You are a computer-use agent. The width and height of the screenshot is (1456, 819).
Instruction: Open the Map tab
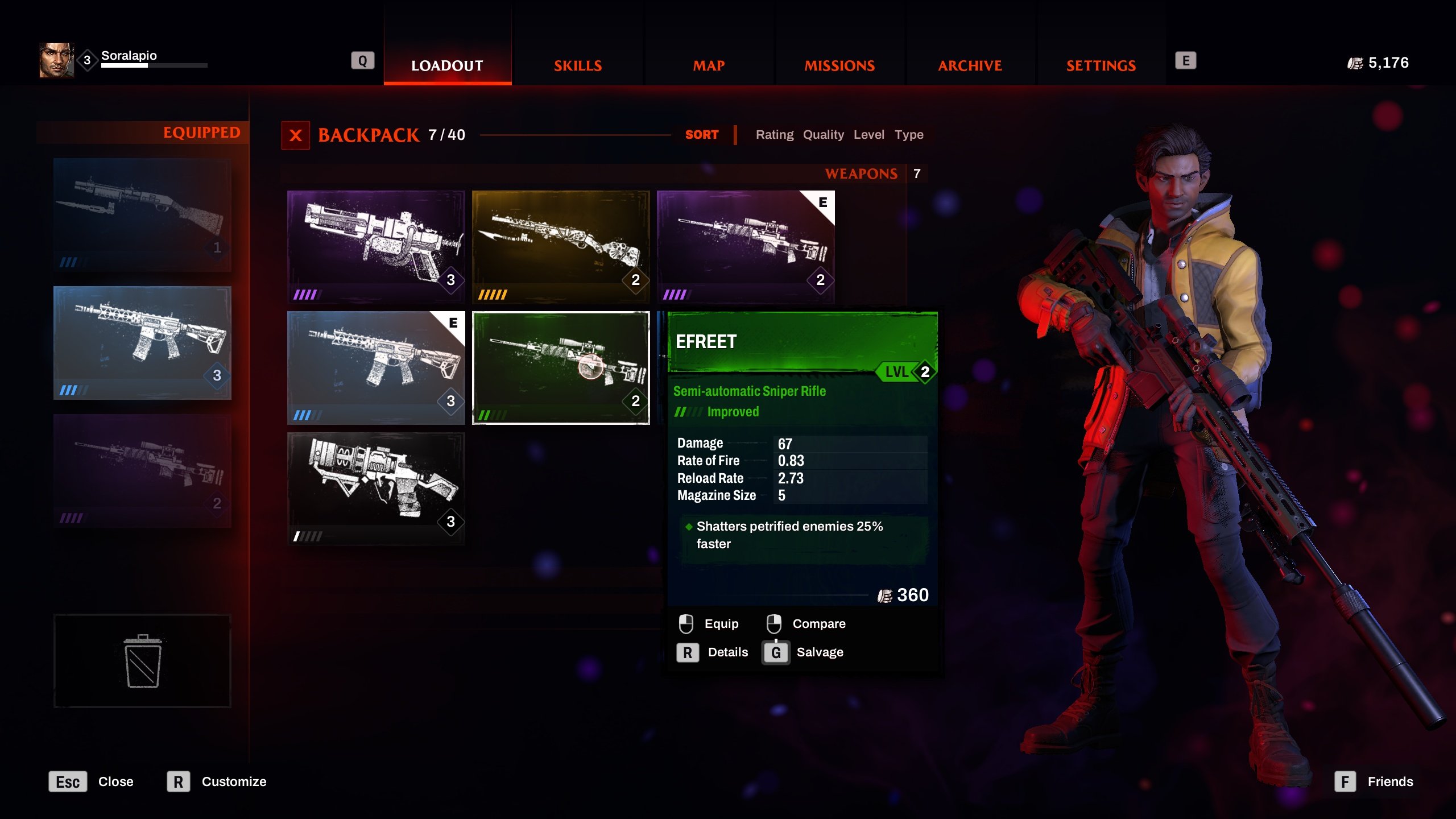coord(709,65)
